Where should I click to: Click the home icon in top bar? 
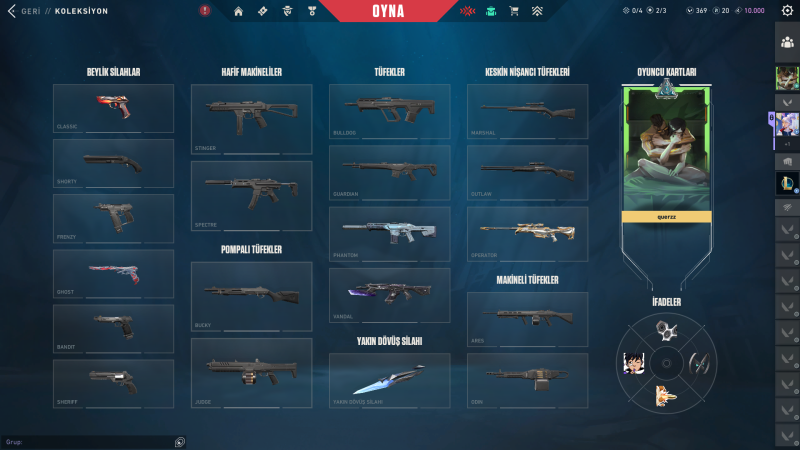coord(238,11)
